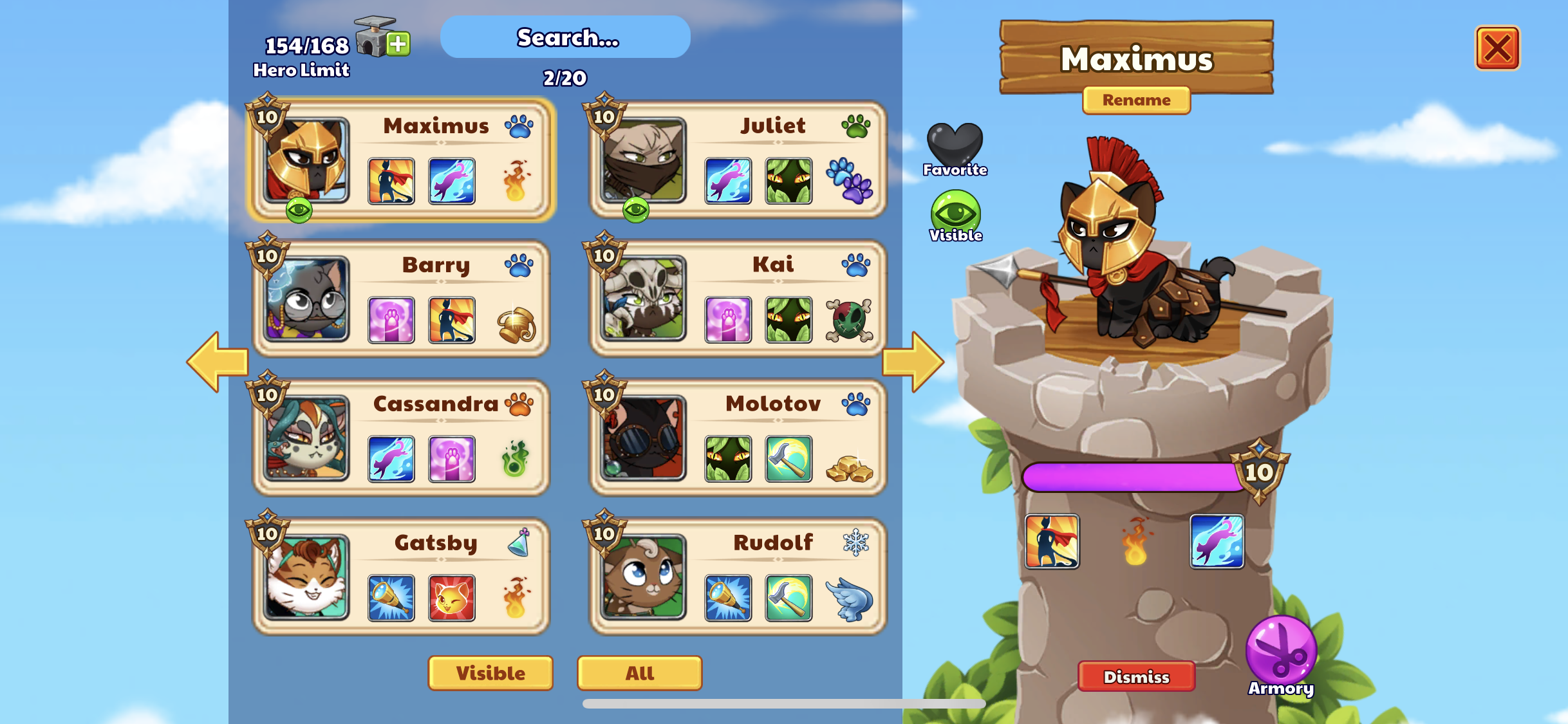Rename Maximus using the Rename button
Screen dimensions: 1568x724
[x=1136, y=100]
